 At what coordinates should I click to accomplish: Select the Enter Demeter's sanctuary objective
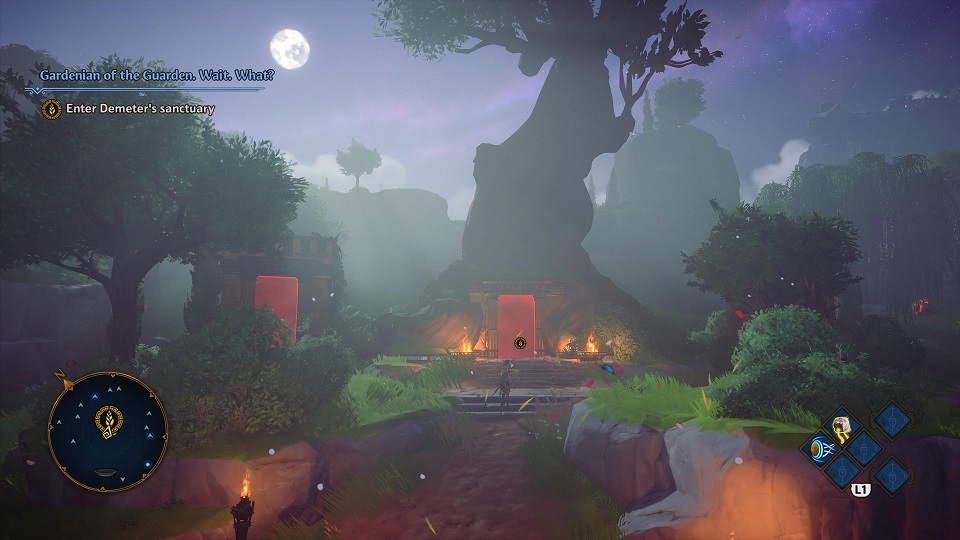(140, 108)
